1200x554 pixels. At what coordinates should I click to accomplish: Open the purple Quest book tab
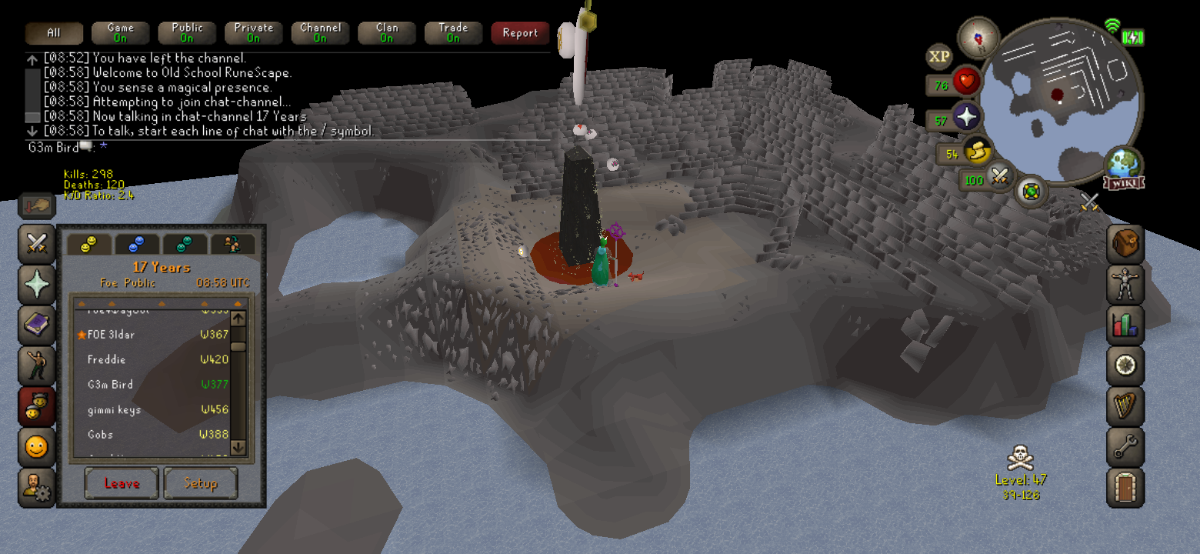38,325
